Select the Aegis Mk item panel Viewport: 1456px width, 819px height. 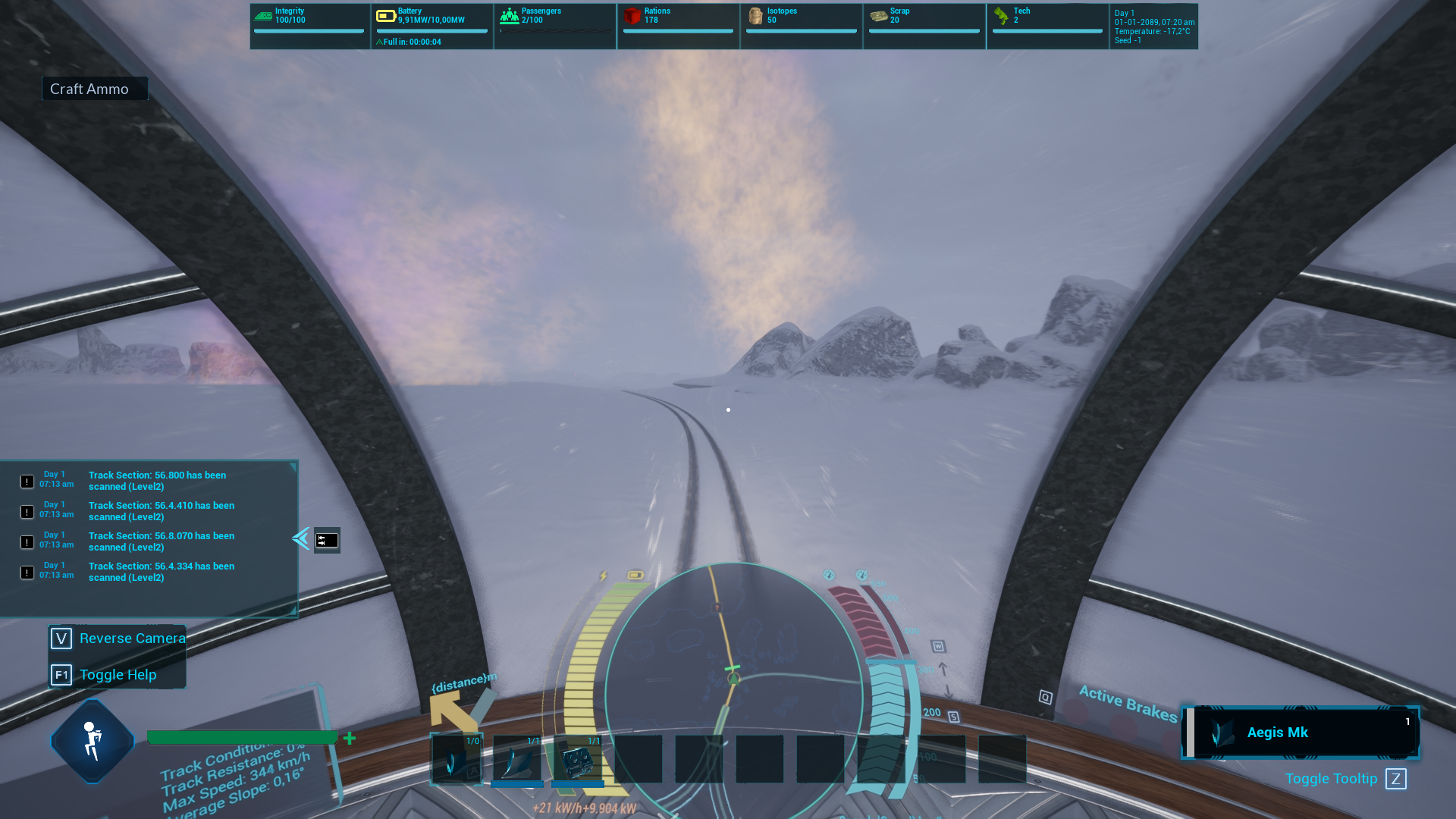(x=1300, y=733)
